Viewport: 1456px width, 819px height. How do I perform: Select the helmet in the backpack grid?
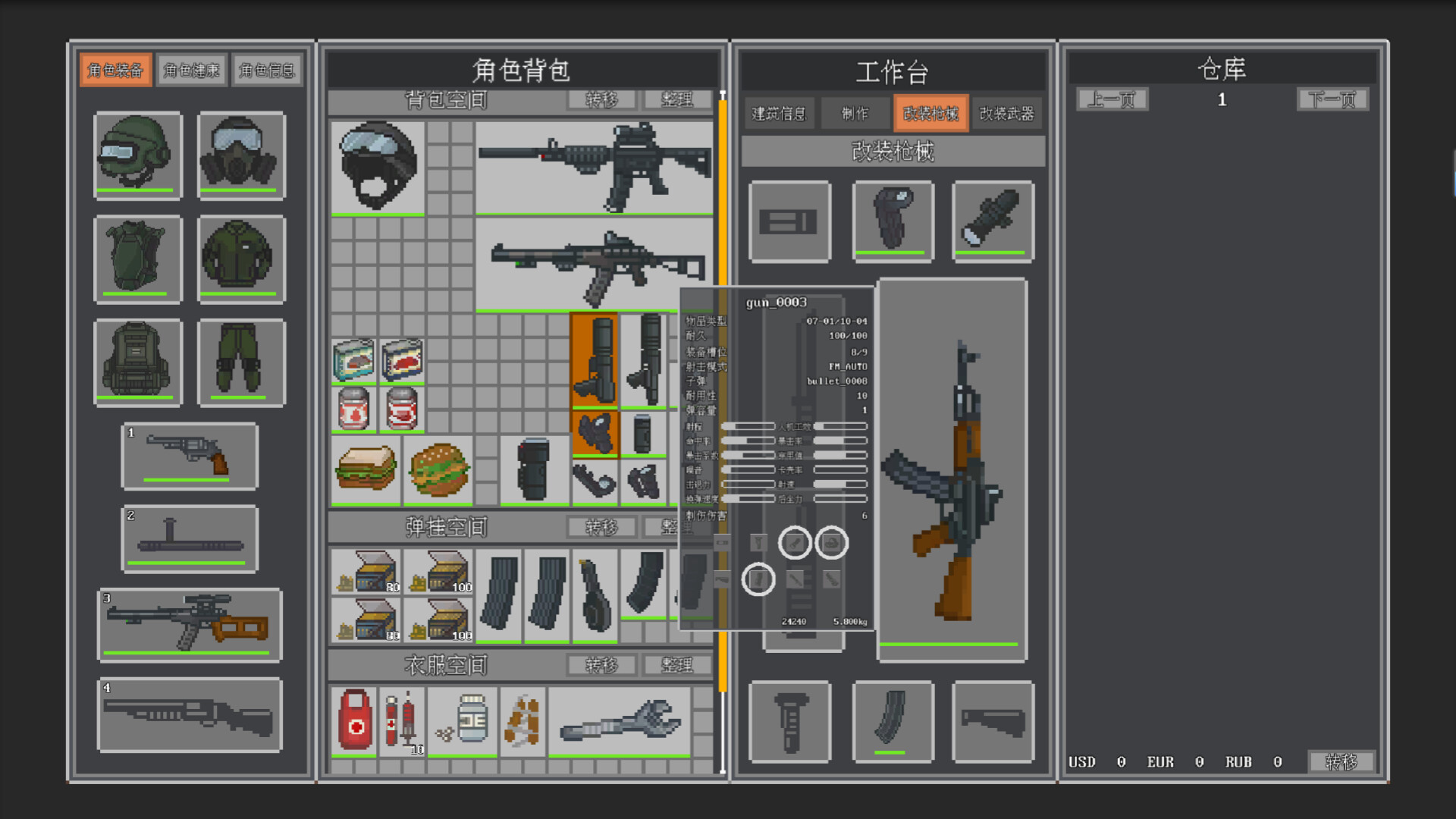[377, 168]
